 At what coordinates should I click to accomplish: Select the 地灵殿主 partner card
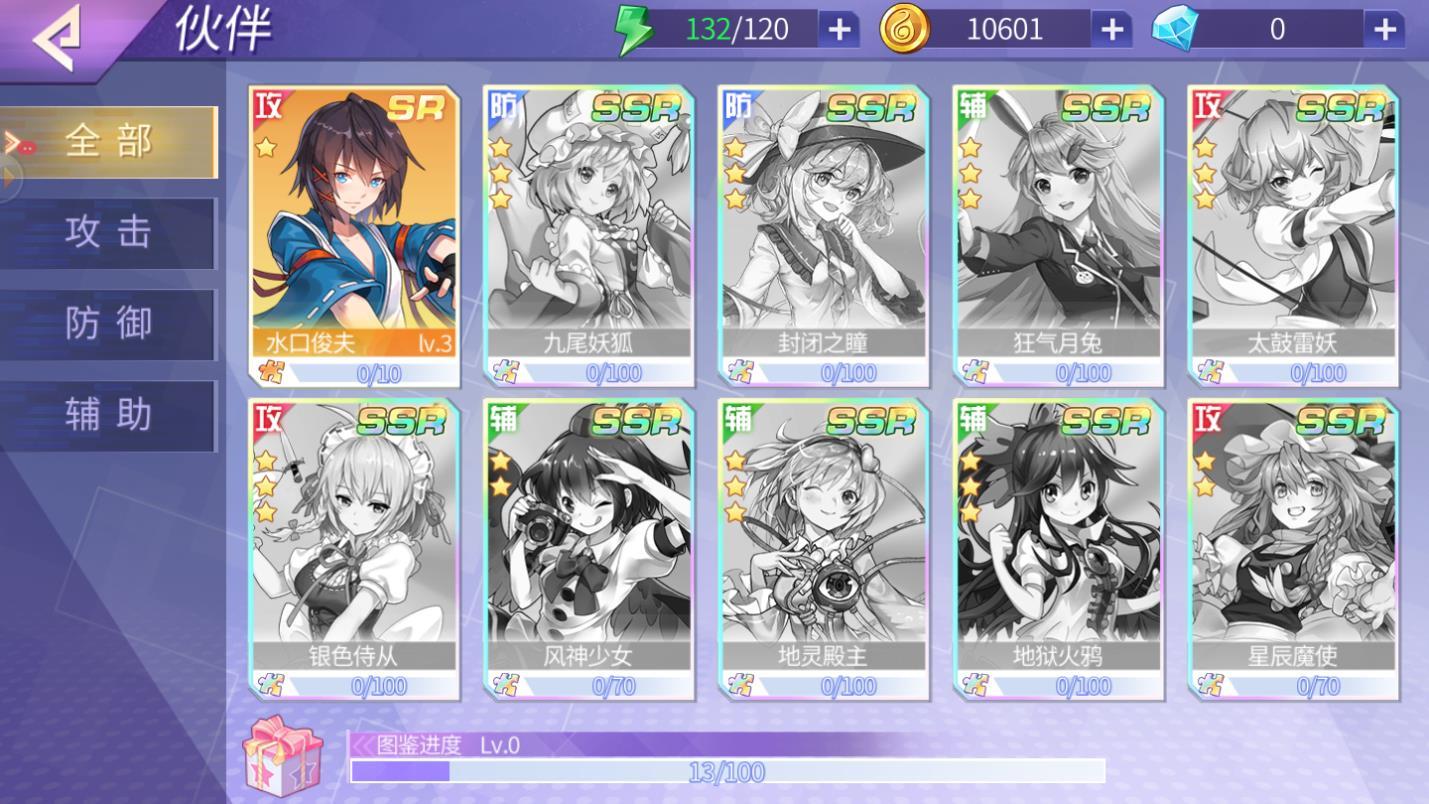(824, 548)
